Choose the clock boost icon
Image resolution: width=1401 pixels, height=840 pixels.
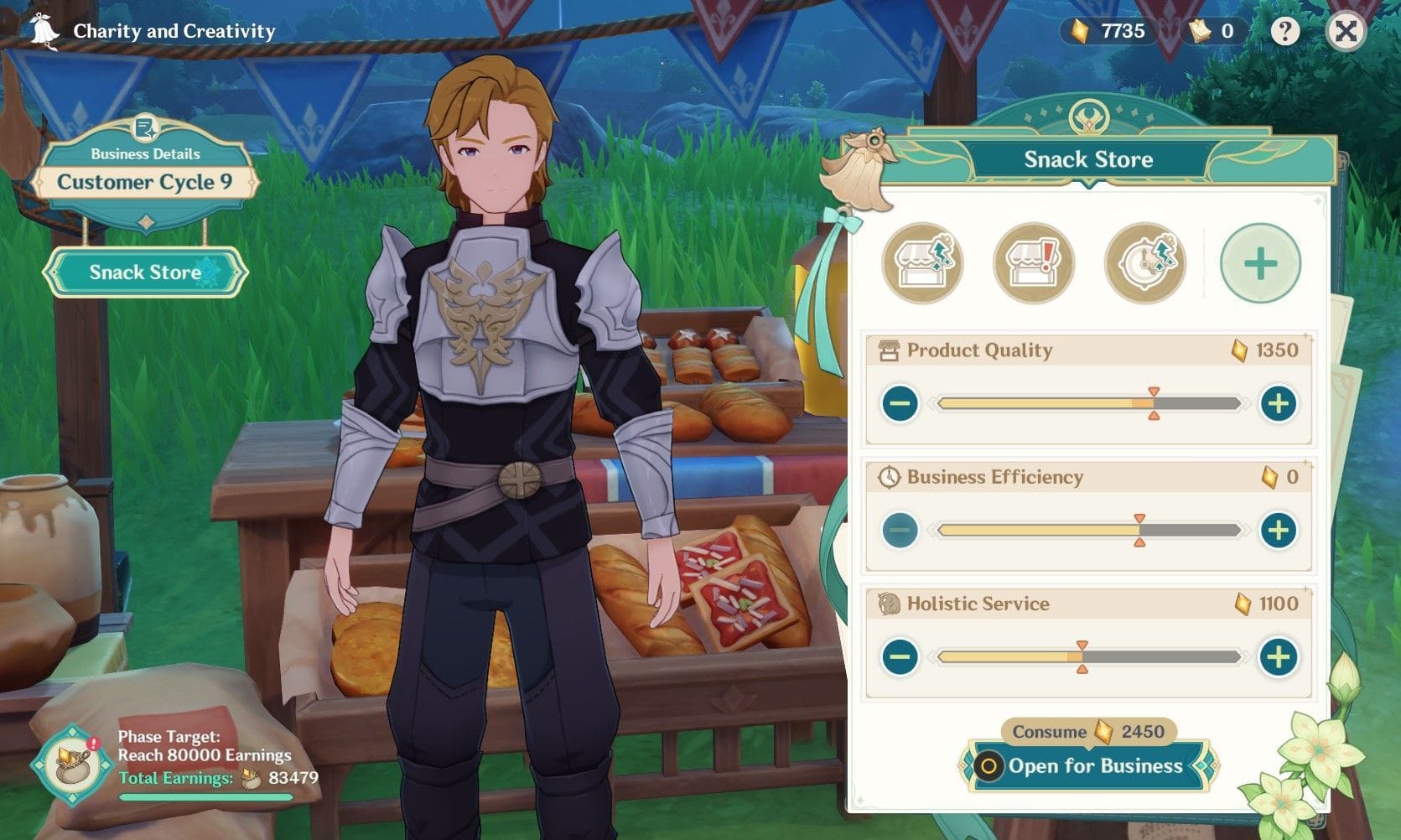(1144, 263)
